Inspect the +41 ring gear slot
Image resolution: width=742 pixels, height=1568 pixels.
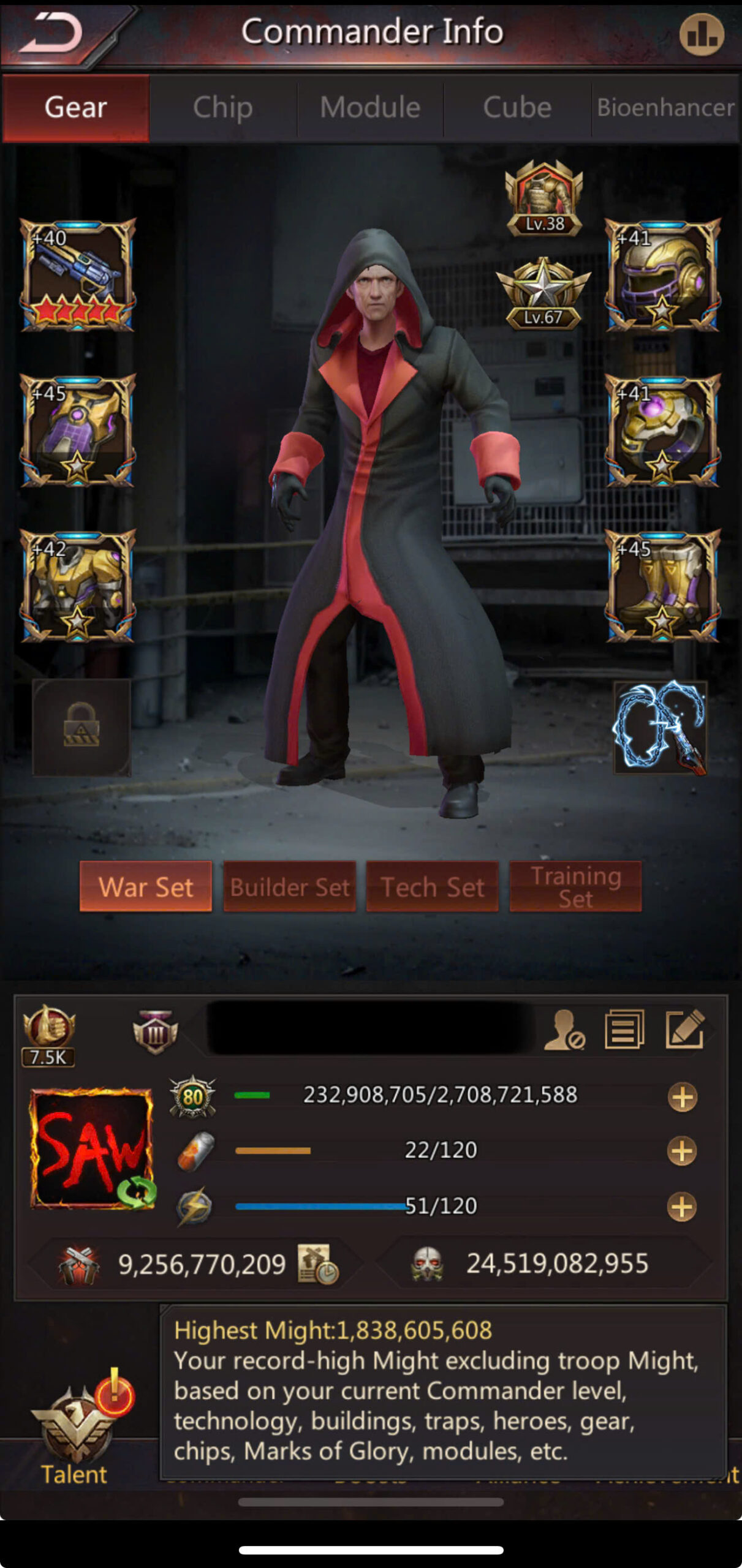pos(662,431)
